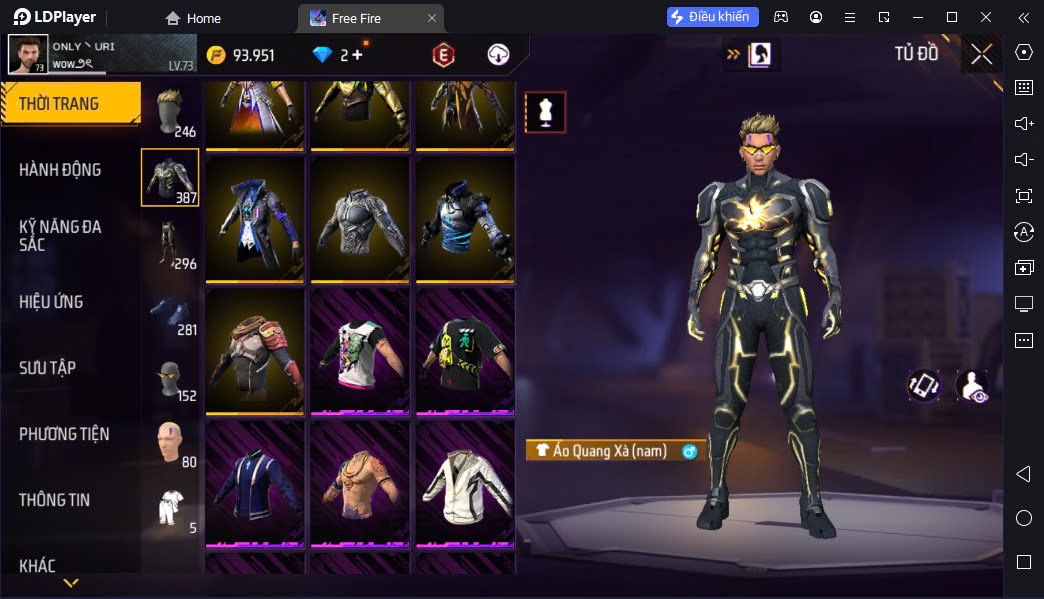Pick the navy blue gold-trimmed jacket

tap(255, 484)
